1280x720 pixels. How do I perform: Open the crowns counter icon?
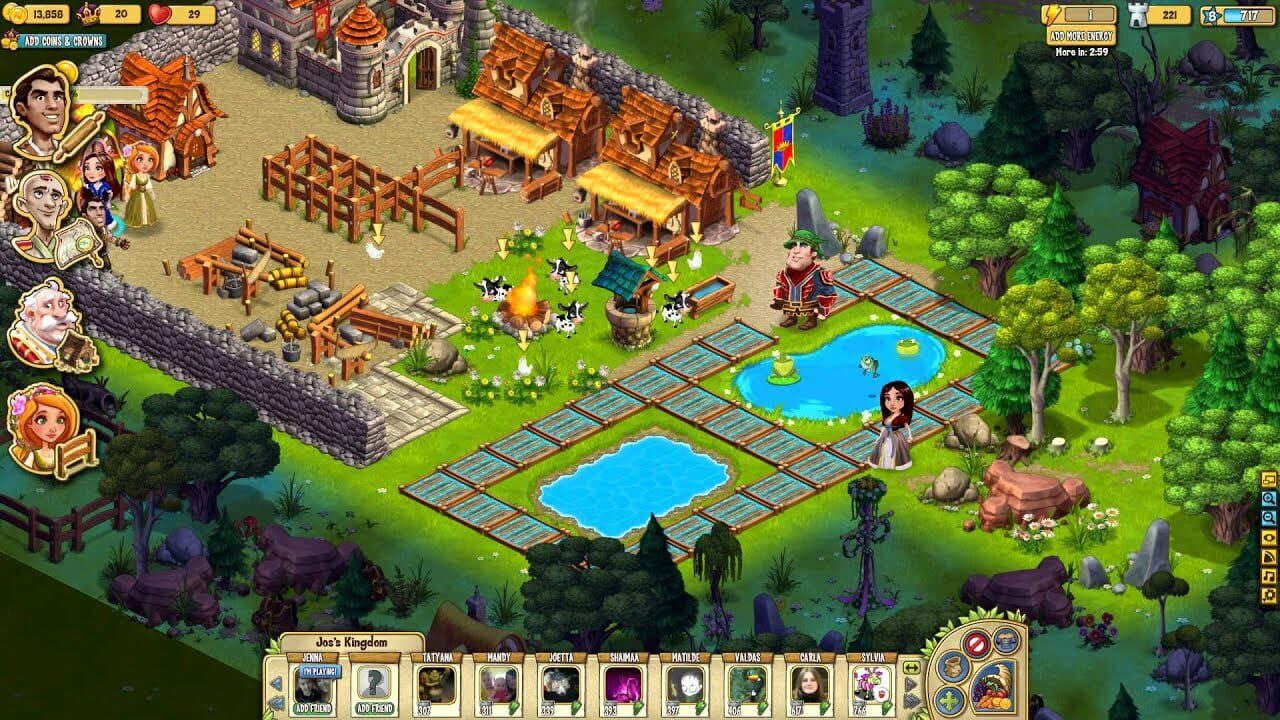click(88, 12)
